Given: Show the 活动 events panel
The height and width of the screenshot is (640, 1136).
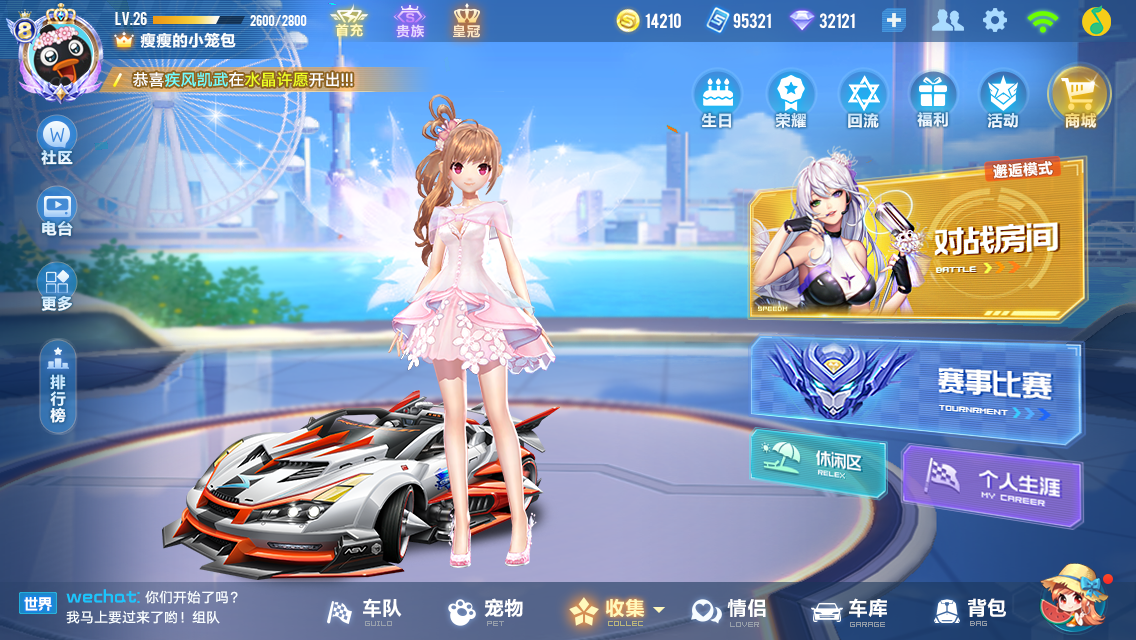Looking at the screenshot, I should 1002,100.
